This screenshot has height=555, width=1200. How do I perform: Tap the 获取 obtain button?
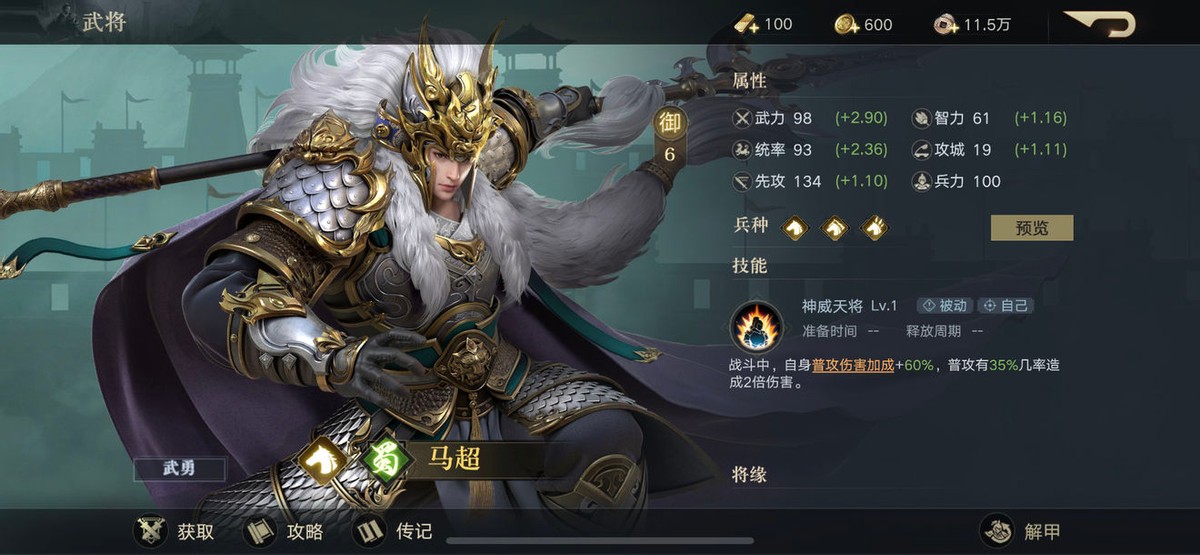tap(176, 530)
